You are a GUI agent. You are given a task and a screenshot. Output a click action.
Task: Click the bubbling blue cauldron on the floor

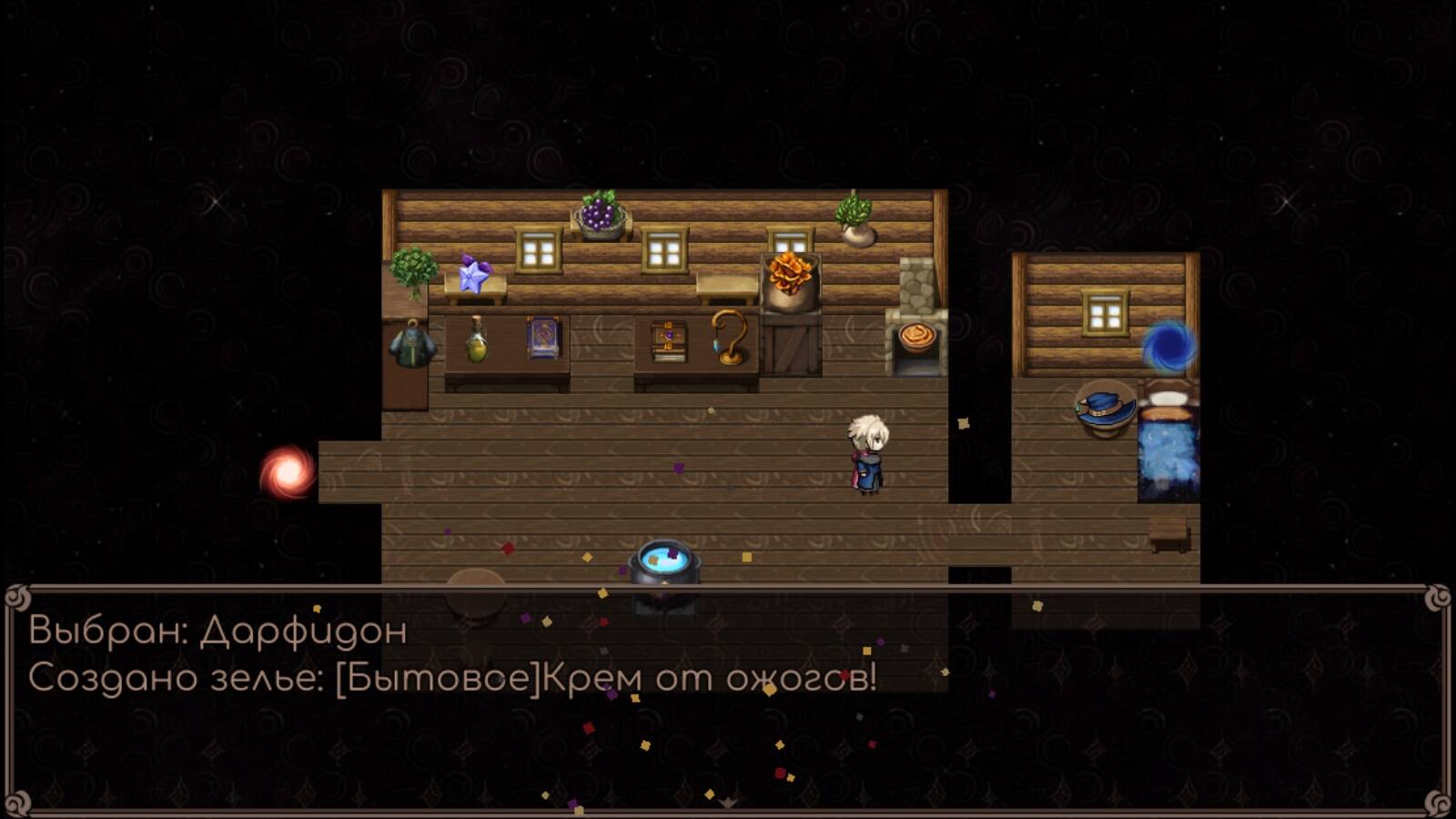click(663, 561)
